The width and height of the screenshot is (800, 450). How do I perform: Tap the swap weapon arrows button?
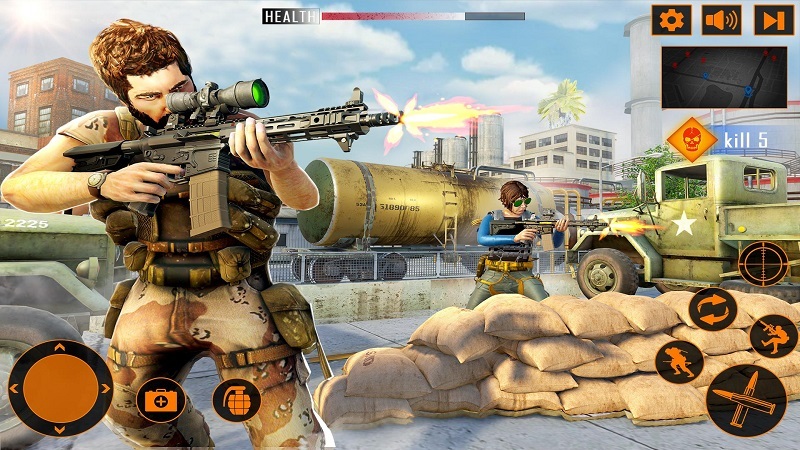point(713,310)
